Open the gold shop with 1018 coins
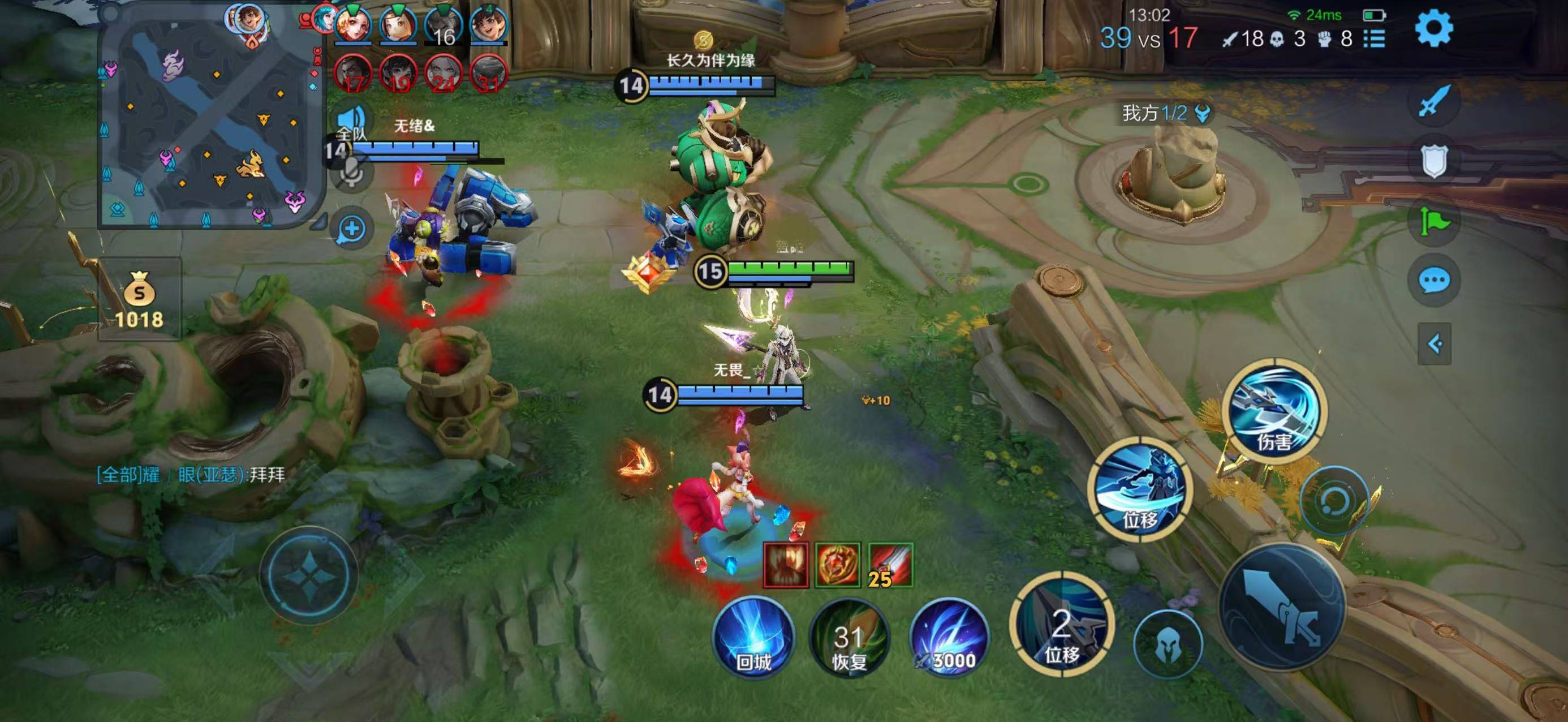 click(139, 299)
